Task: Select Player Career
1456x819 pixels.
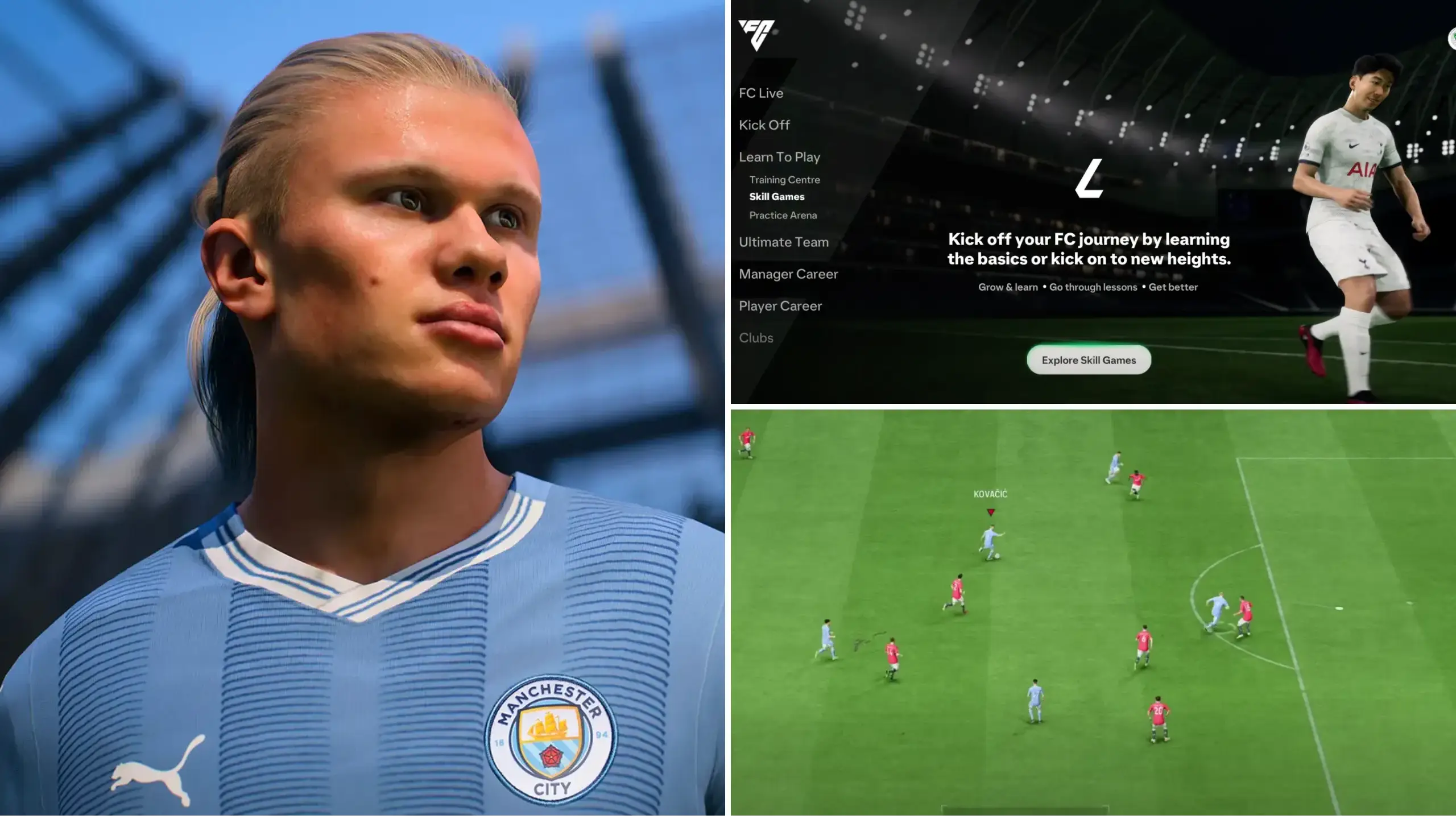Action: [780, 306]
